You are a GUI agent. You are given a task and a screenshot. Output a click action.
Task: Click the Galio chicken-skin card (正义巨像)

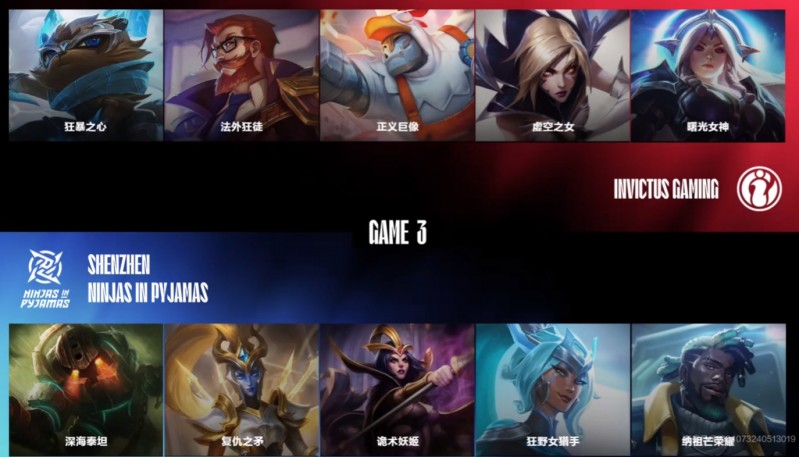(x=397, y=75)
